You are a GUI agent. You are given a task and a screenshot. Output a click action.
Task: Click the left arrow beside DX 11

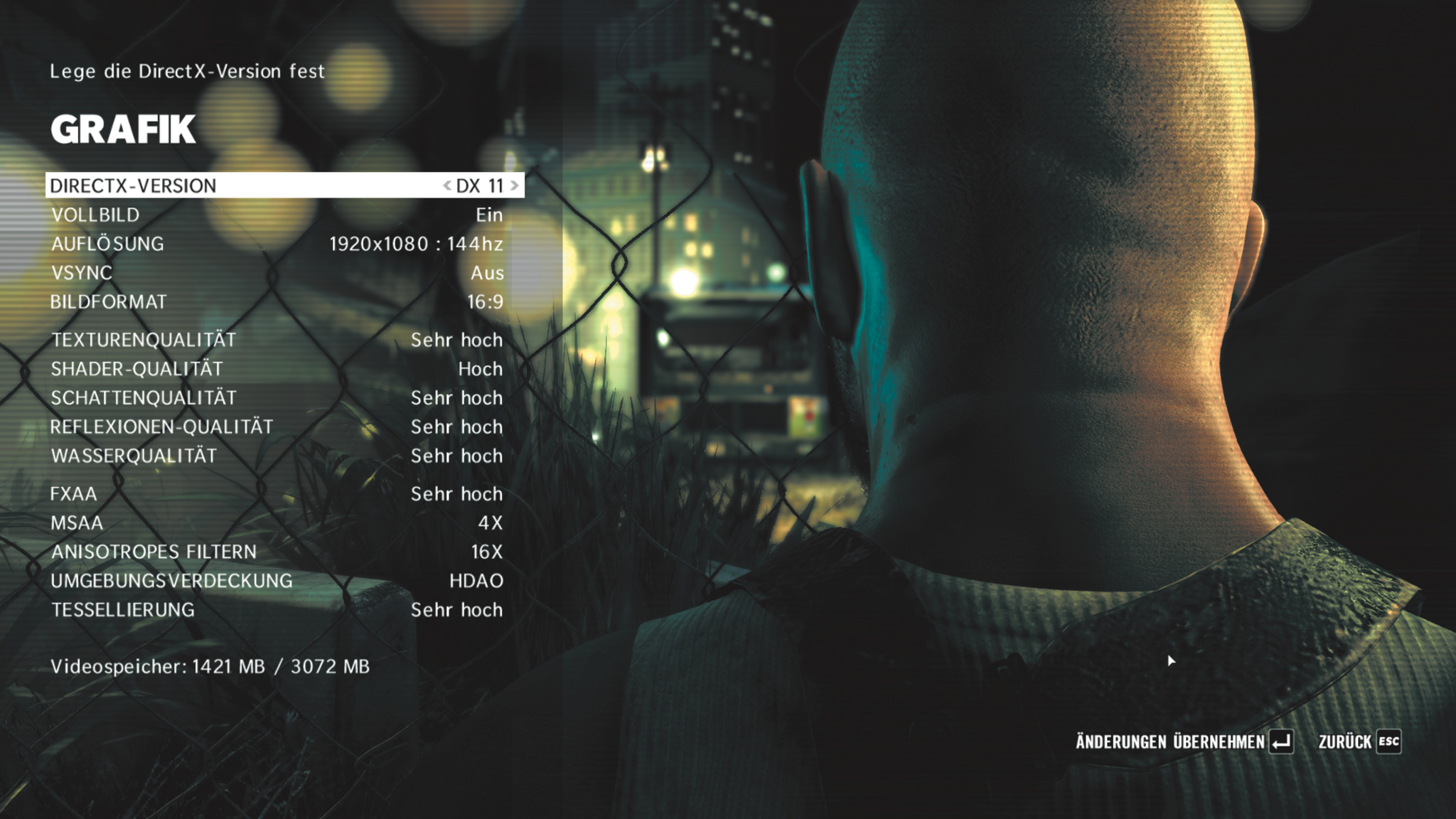click(446, 186)
